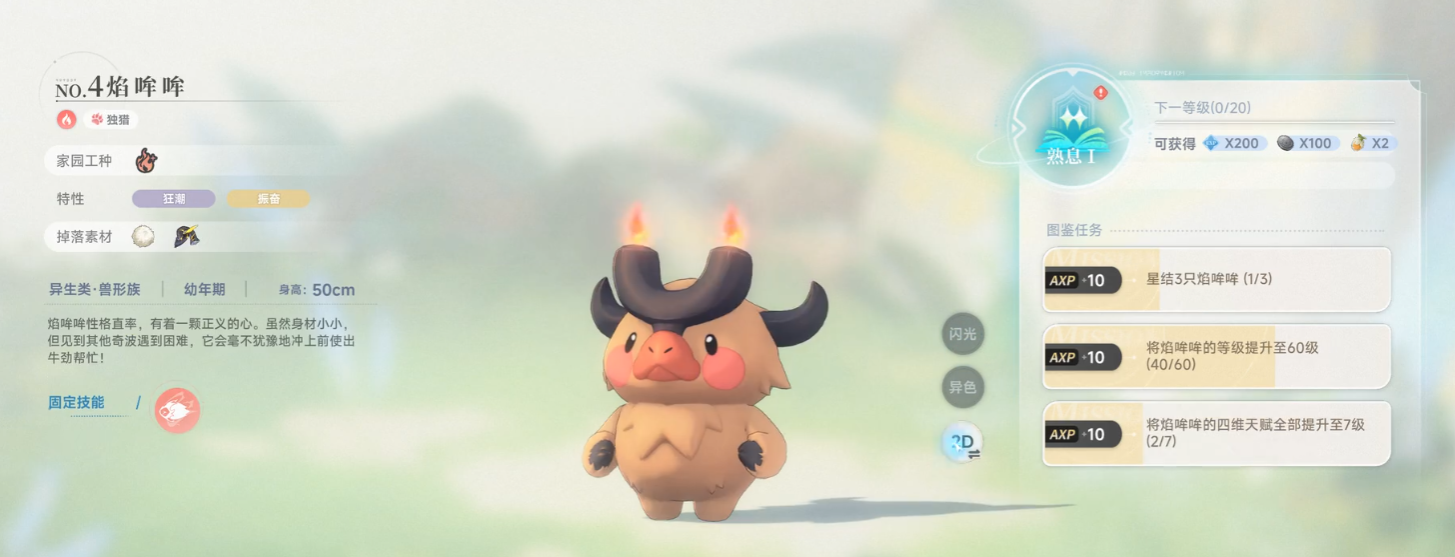Tap the 狂潮 trait tag
The width and height of the screenshot is (1455, 557).
coord(174,199)
